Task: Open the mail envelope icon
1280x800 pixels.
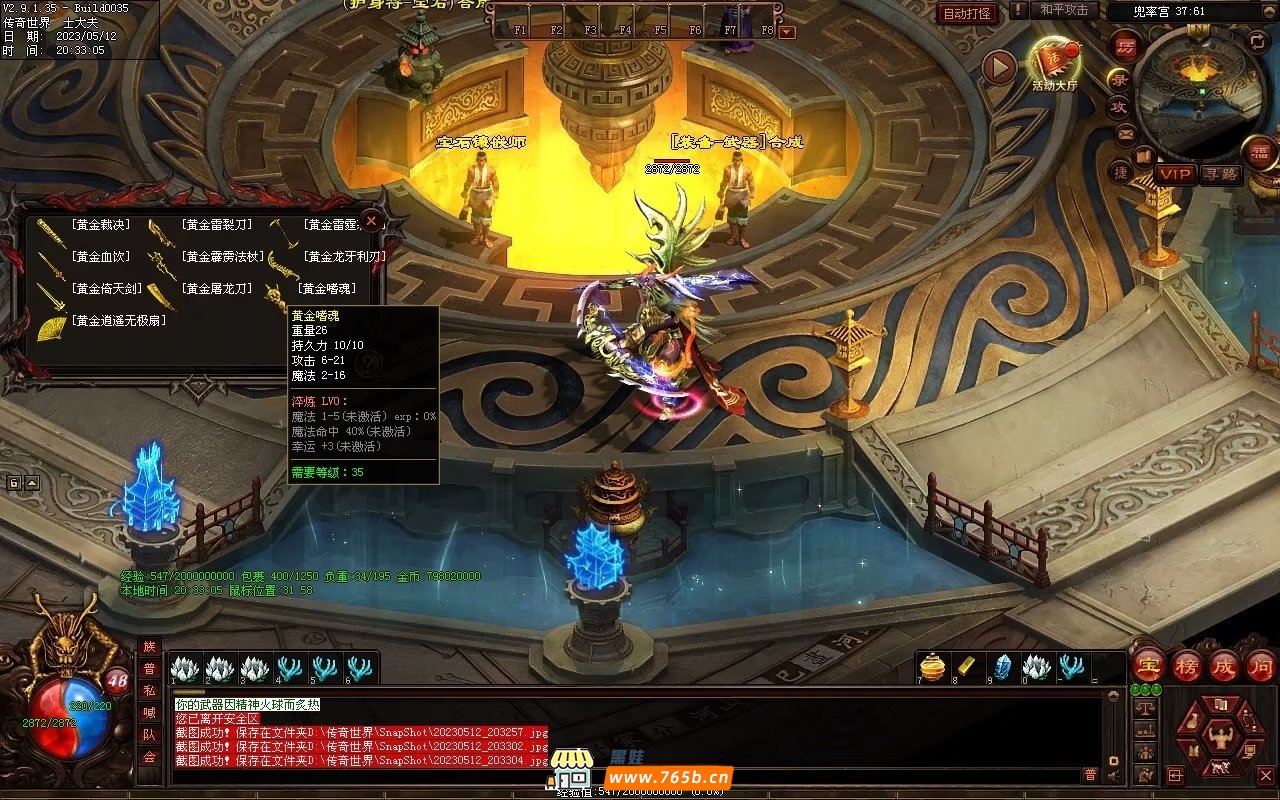Action: point(1126,133)
